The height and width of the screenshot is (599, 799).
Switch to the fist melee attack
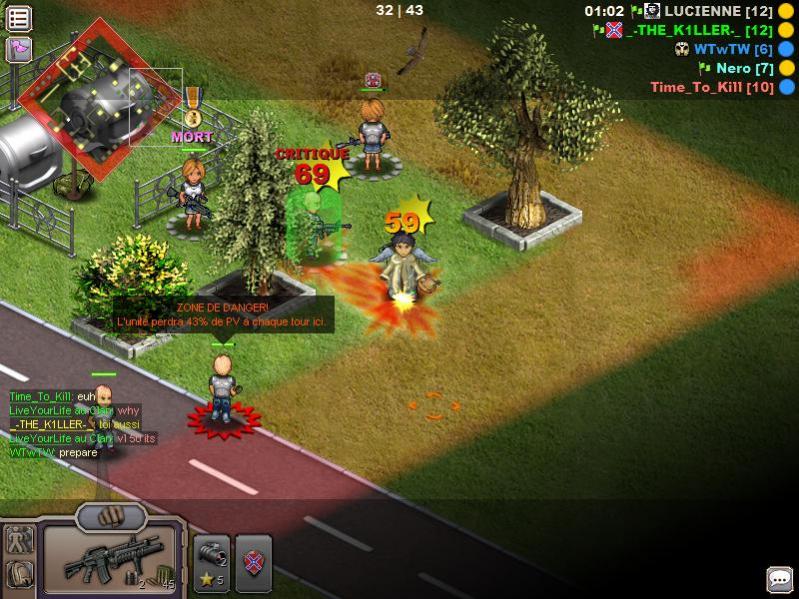pyautogui.click(x=111, y=516)
